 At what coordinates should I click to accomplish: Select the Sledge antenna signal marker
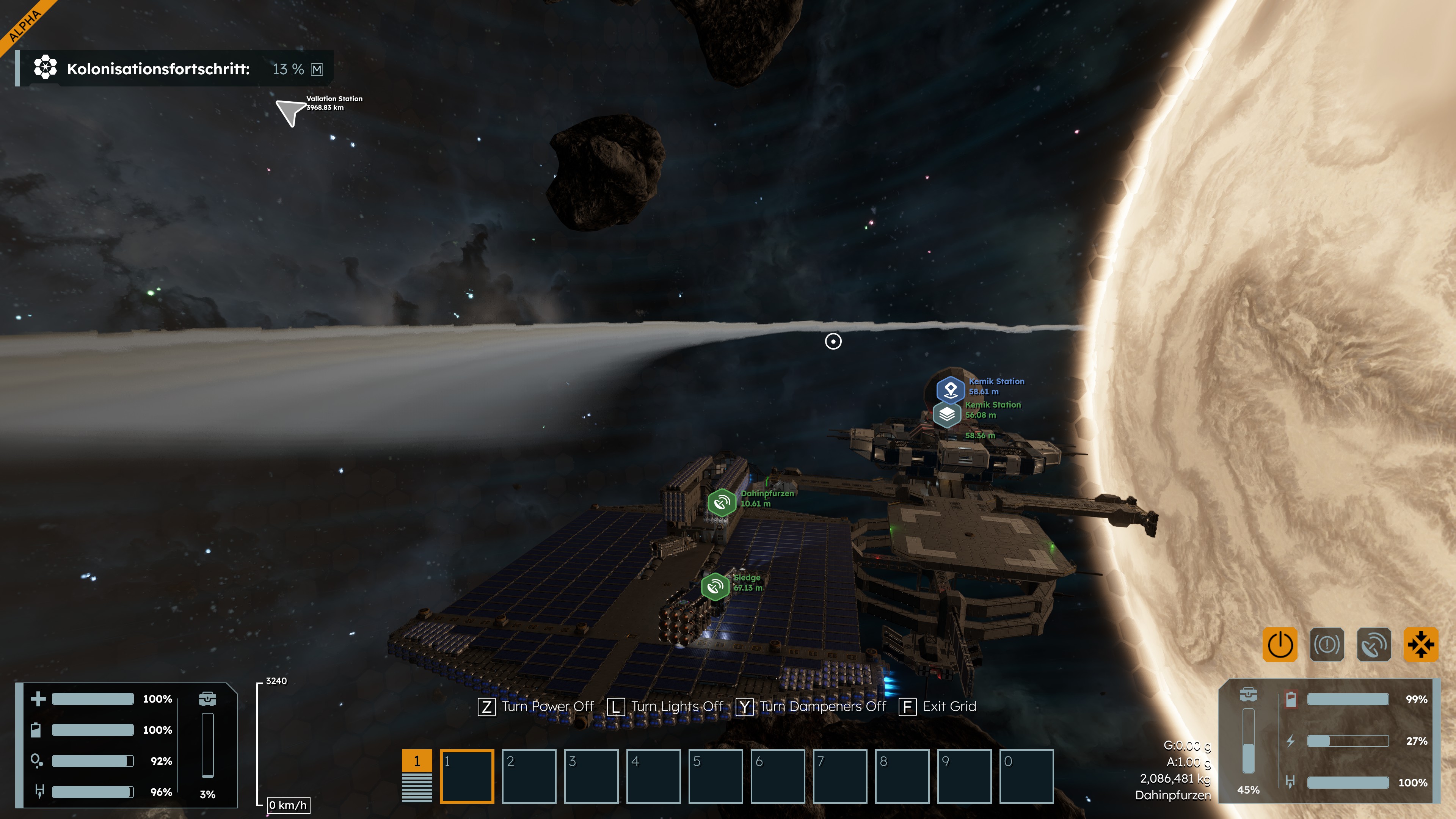point(715,587)
